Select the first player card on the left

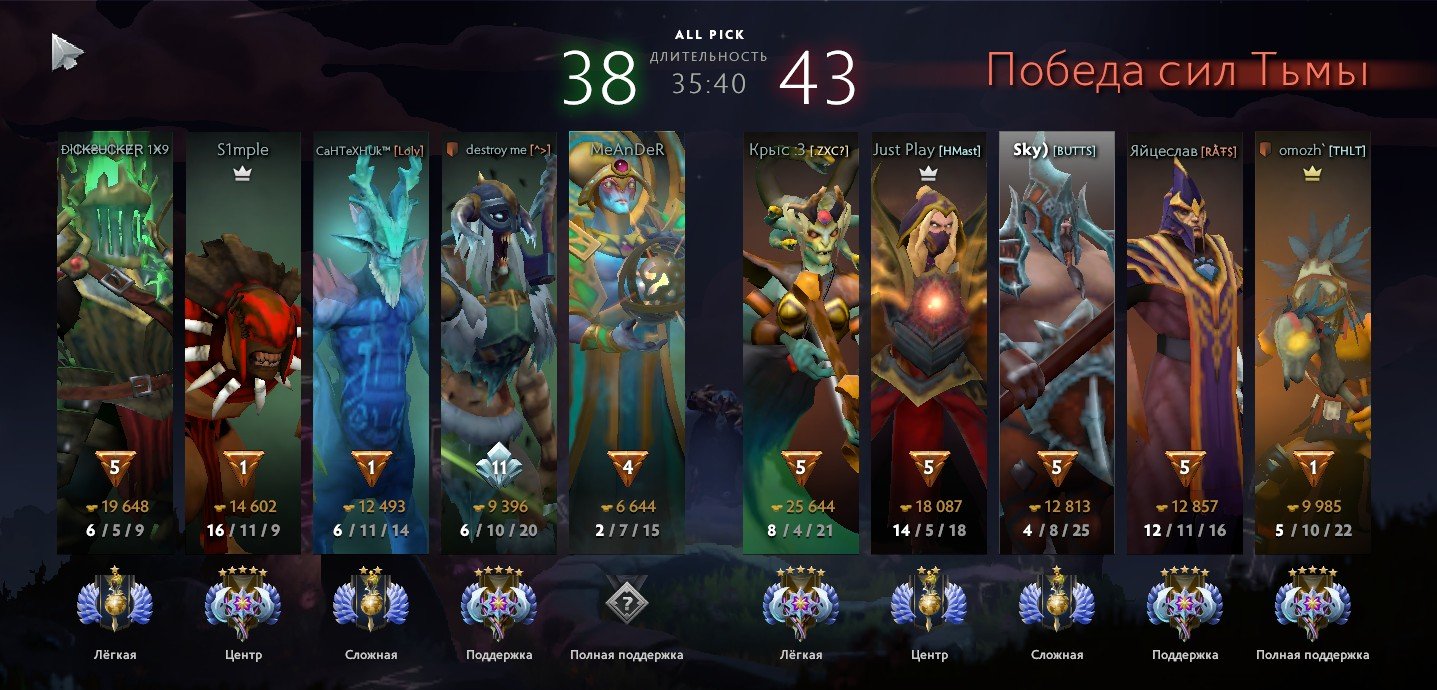tap(115, 340)
